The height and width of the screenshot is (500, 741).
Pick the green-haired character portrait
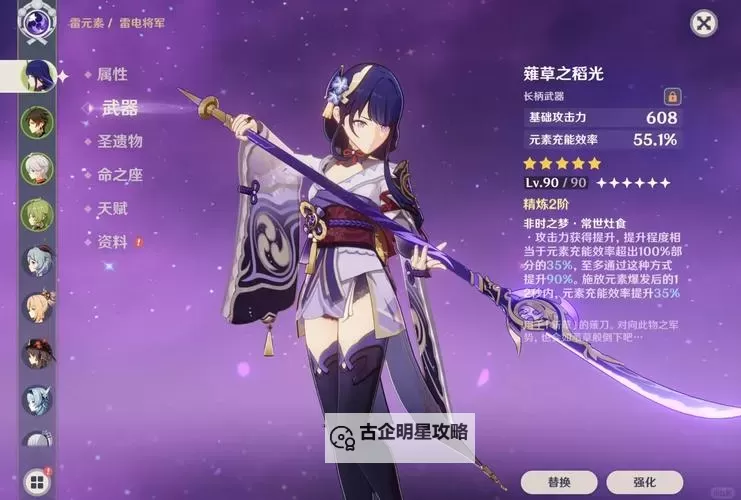[x=36, y=214]
